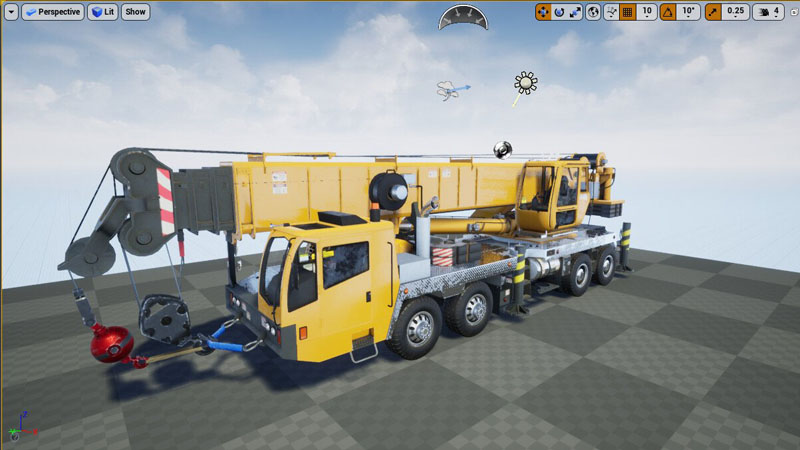Open the 0.25 scale snap dropdown
The width and height of the screenshot is (800, 450).
736,12
